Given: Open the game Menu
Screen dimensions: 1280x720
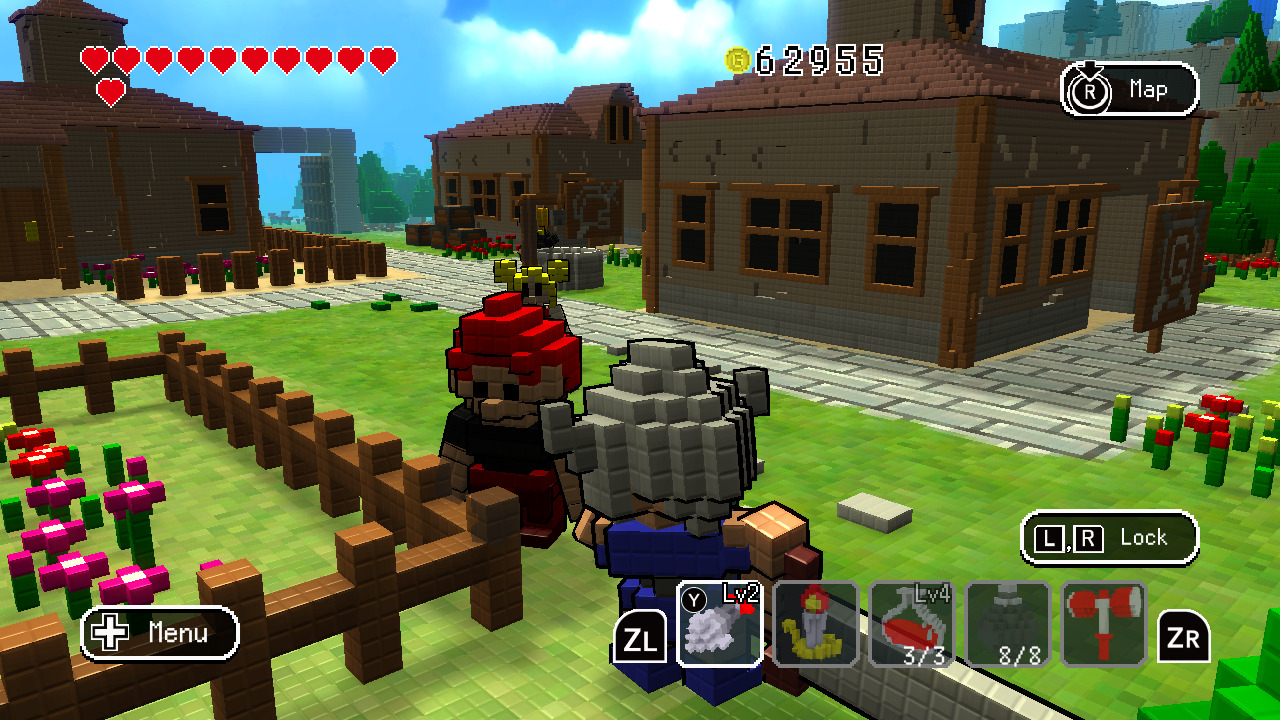Looking at the screenshot, I should click(160, 634).
